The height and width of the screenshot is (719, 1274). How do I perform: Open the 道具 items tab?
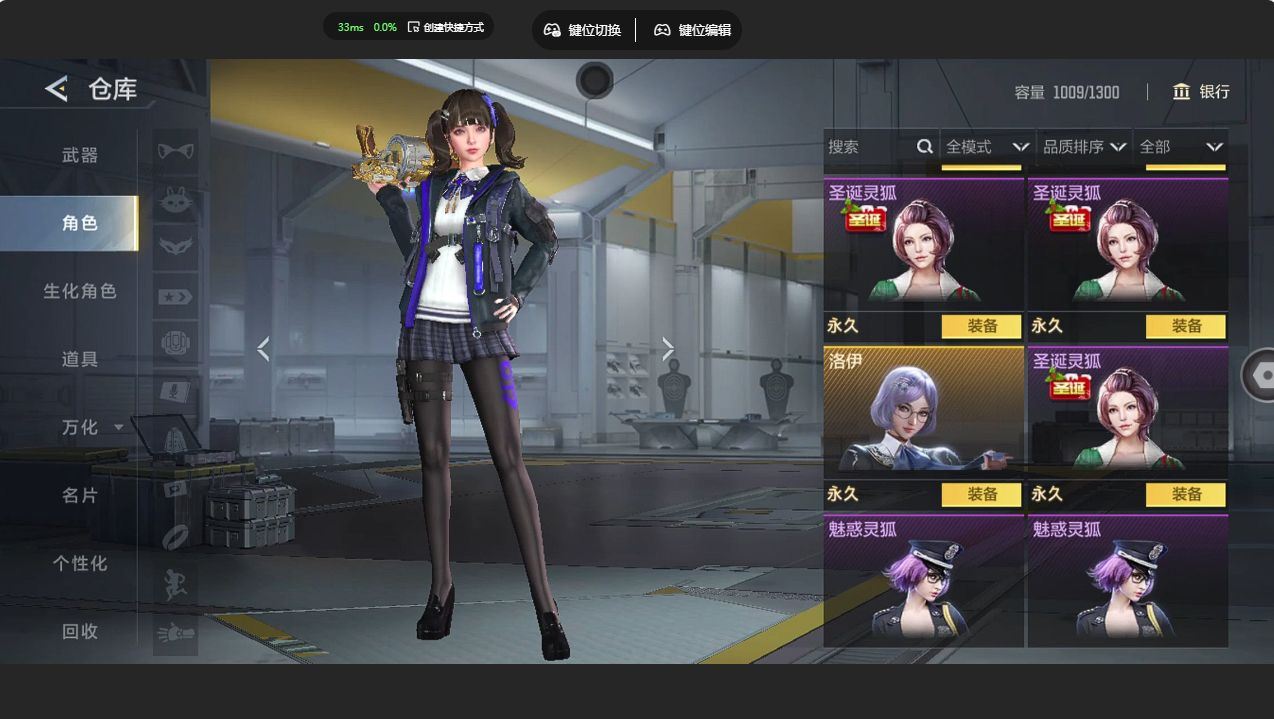coord(80,359)
